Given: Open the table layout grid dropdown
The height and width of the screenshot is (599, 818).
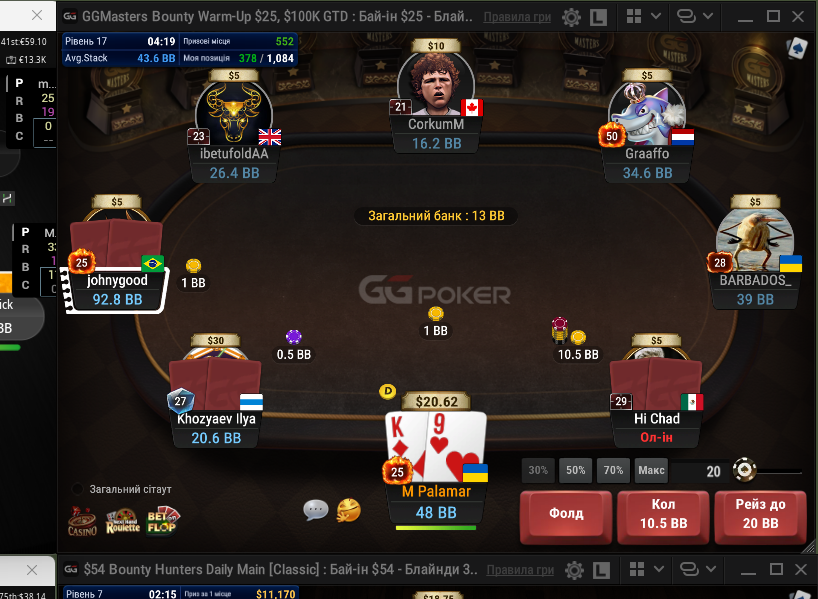Looking at the screenshot, I should point(639,17).
